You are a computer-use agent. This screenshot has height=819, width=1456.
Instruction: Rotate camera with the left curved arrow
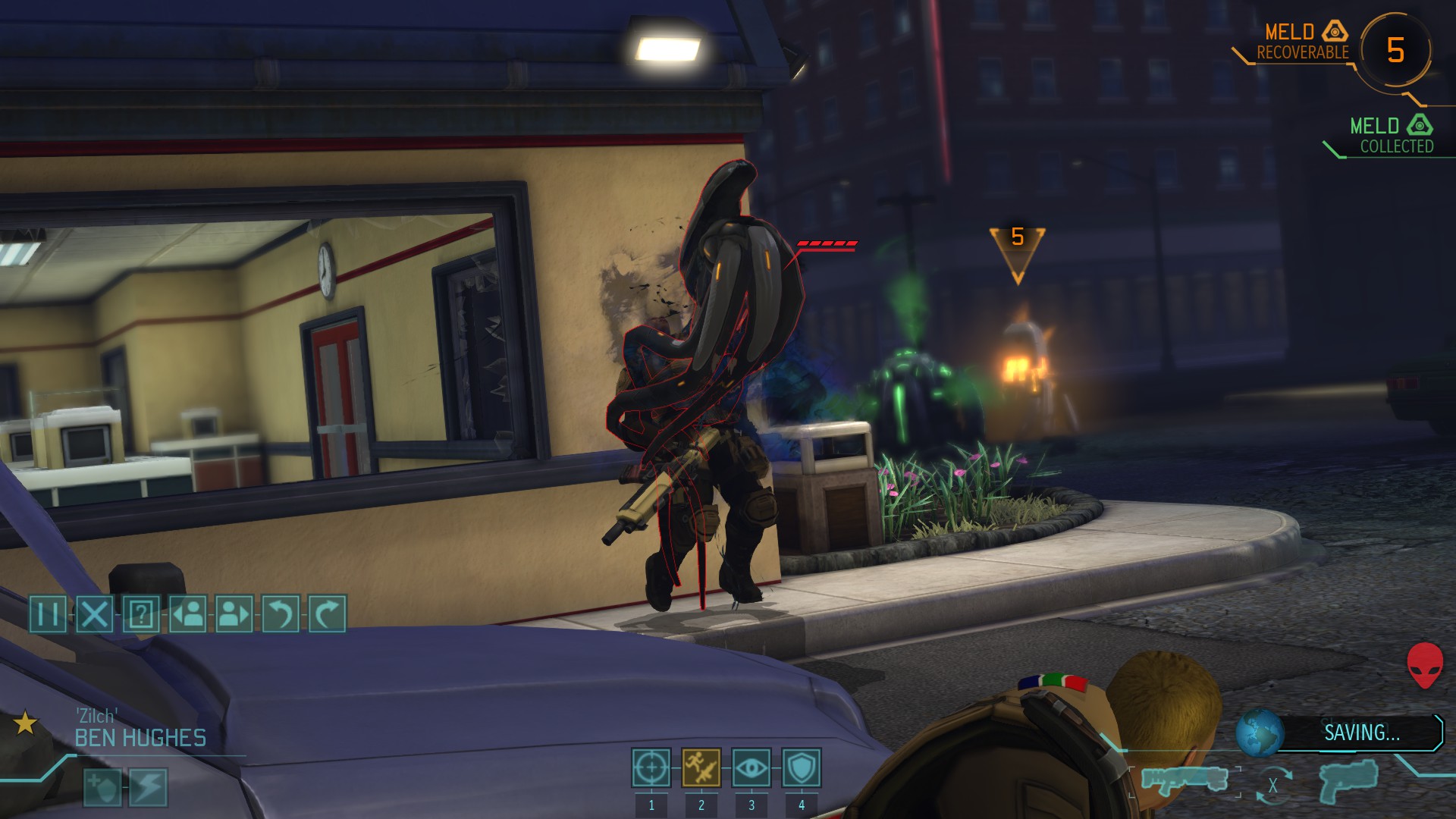[x=280, y=613]
